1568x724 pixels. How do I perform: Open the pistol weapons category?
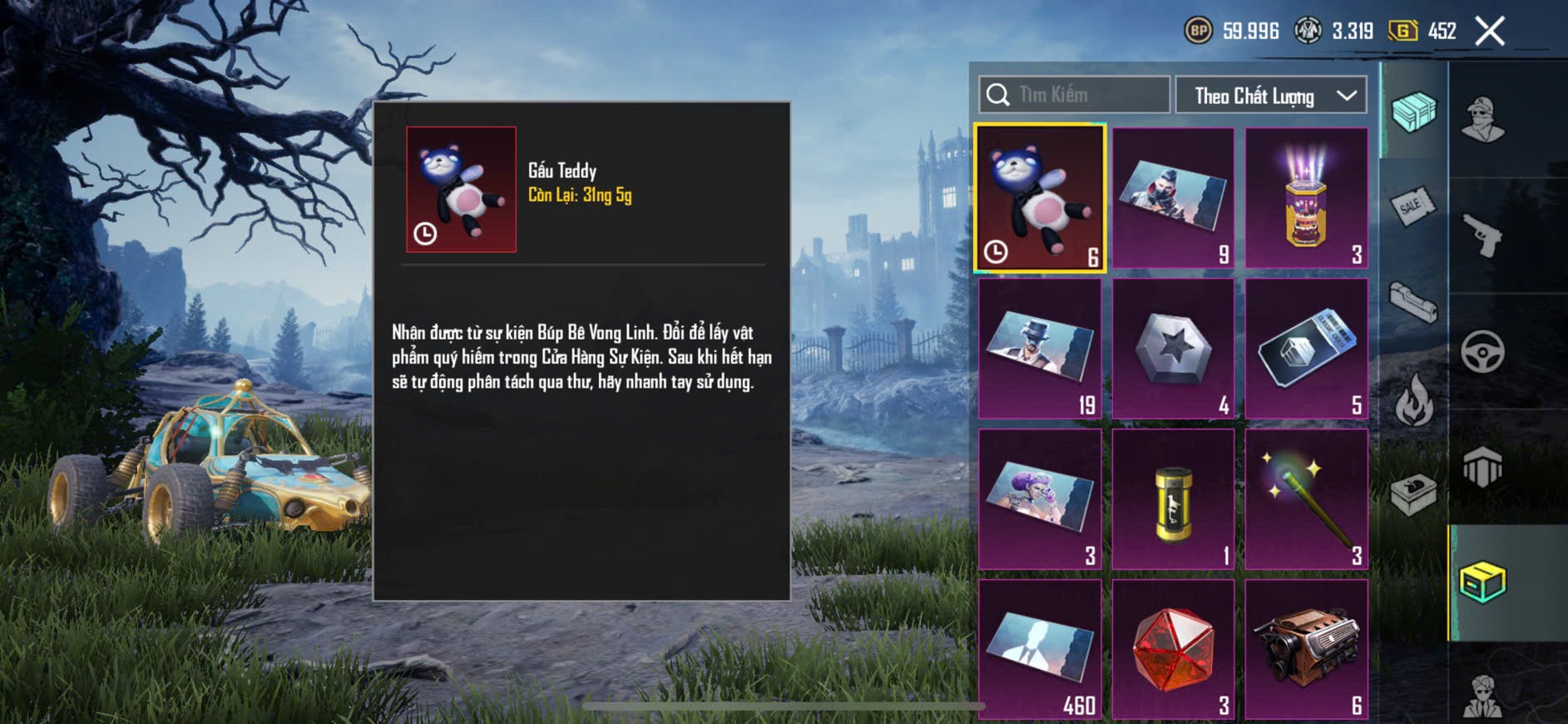(x=1482, y=236)
